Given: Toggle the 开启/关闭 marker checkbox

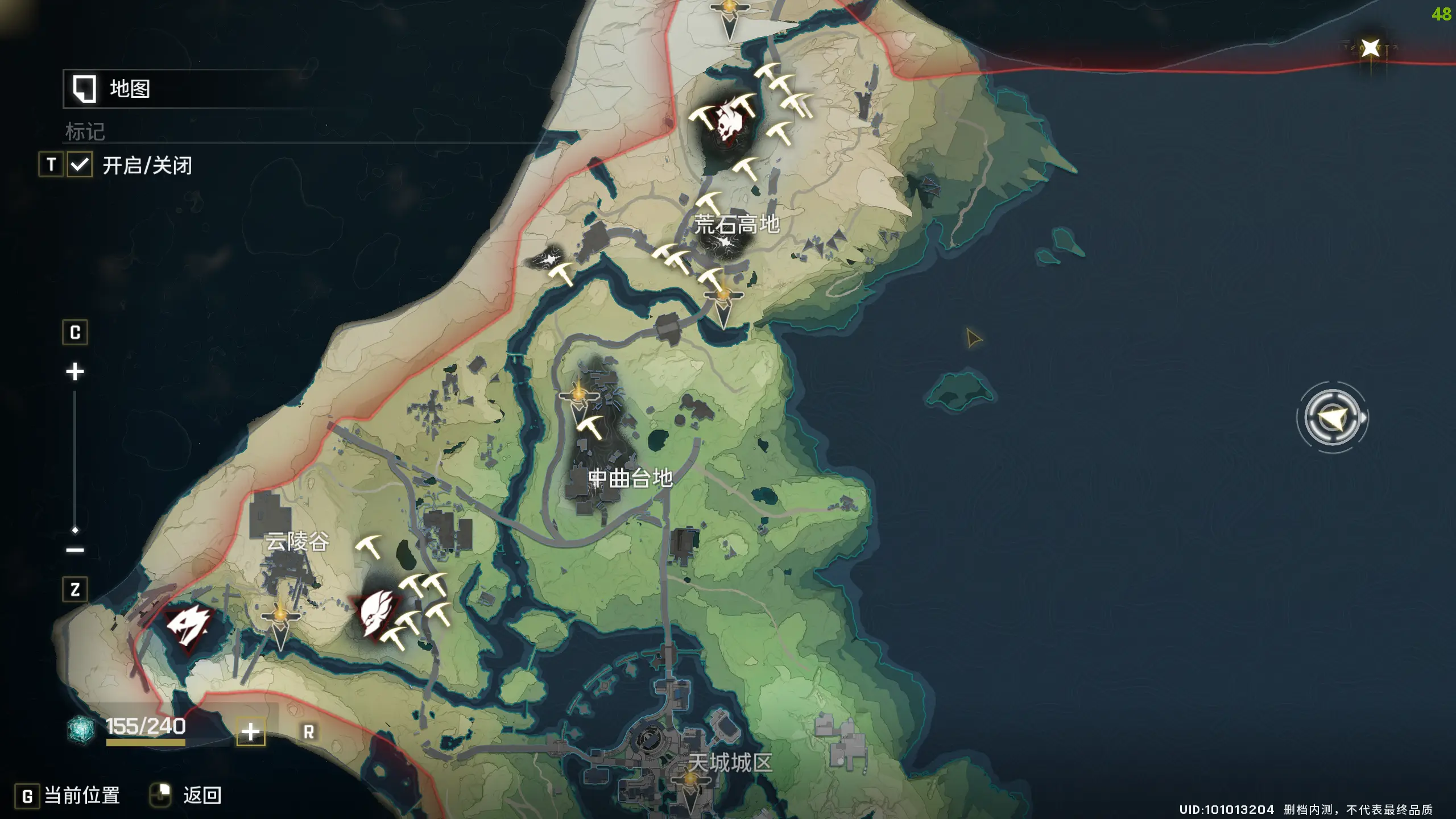Looking at the screenshot, I should tap(80, 166).
